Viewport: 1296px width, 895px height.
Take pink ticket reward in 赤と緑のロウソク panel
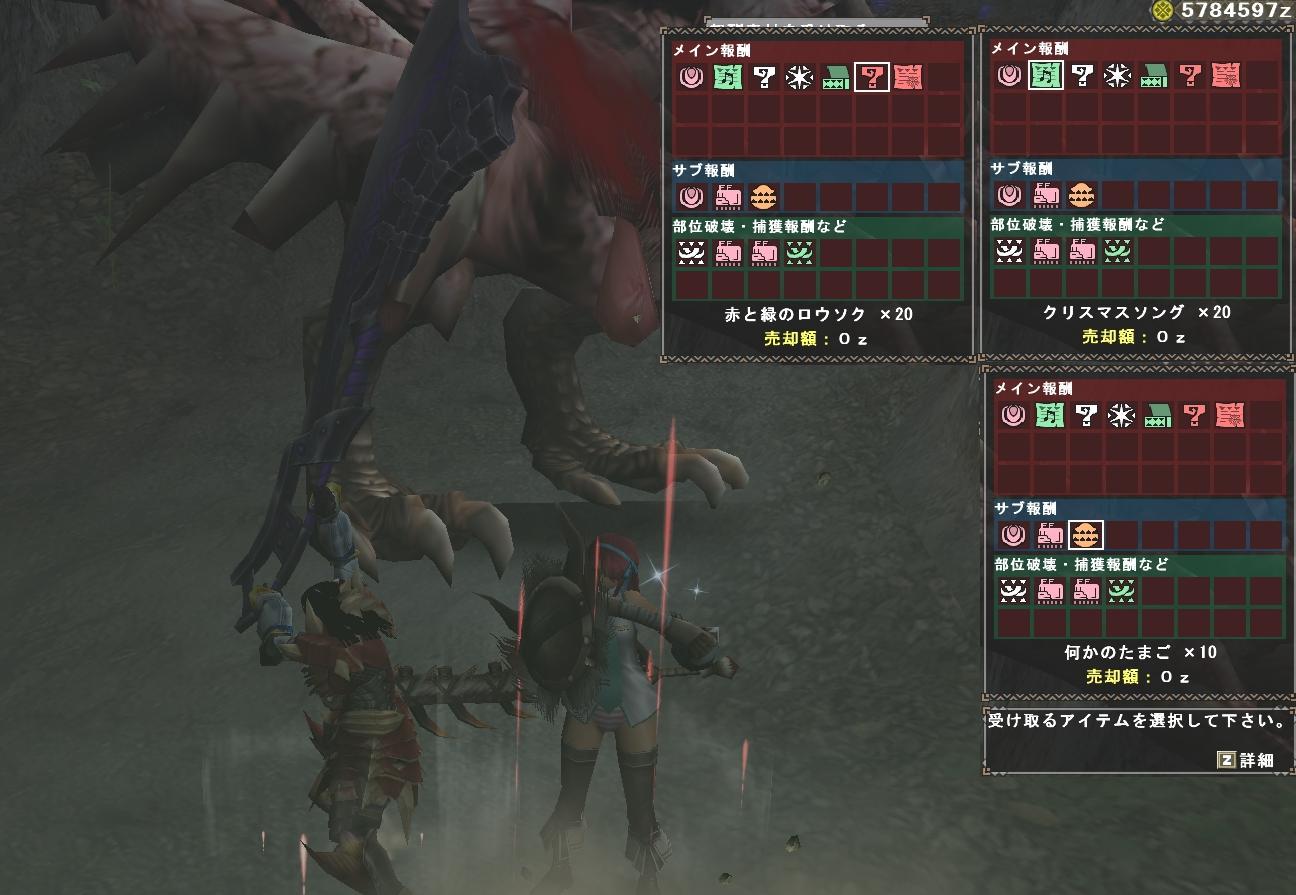click(907, 77)
